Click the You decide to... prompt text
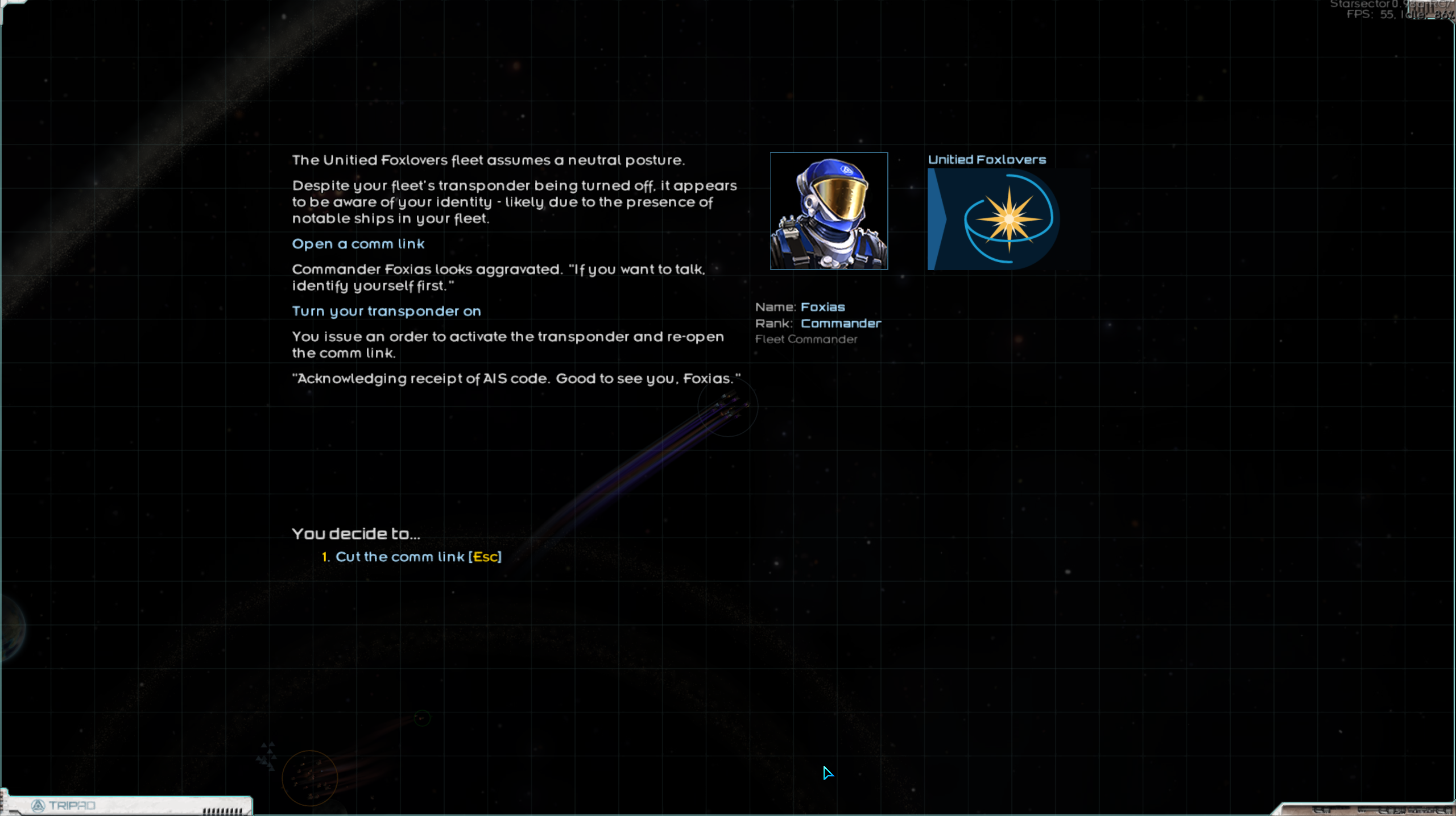The height and width of the screenshot is (816, 1456). [355, 533]
